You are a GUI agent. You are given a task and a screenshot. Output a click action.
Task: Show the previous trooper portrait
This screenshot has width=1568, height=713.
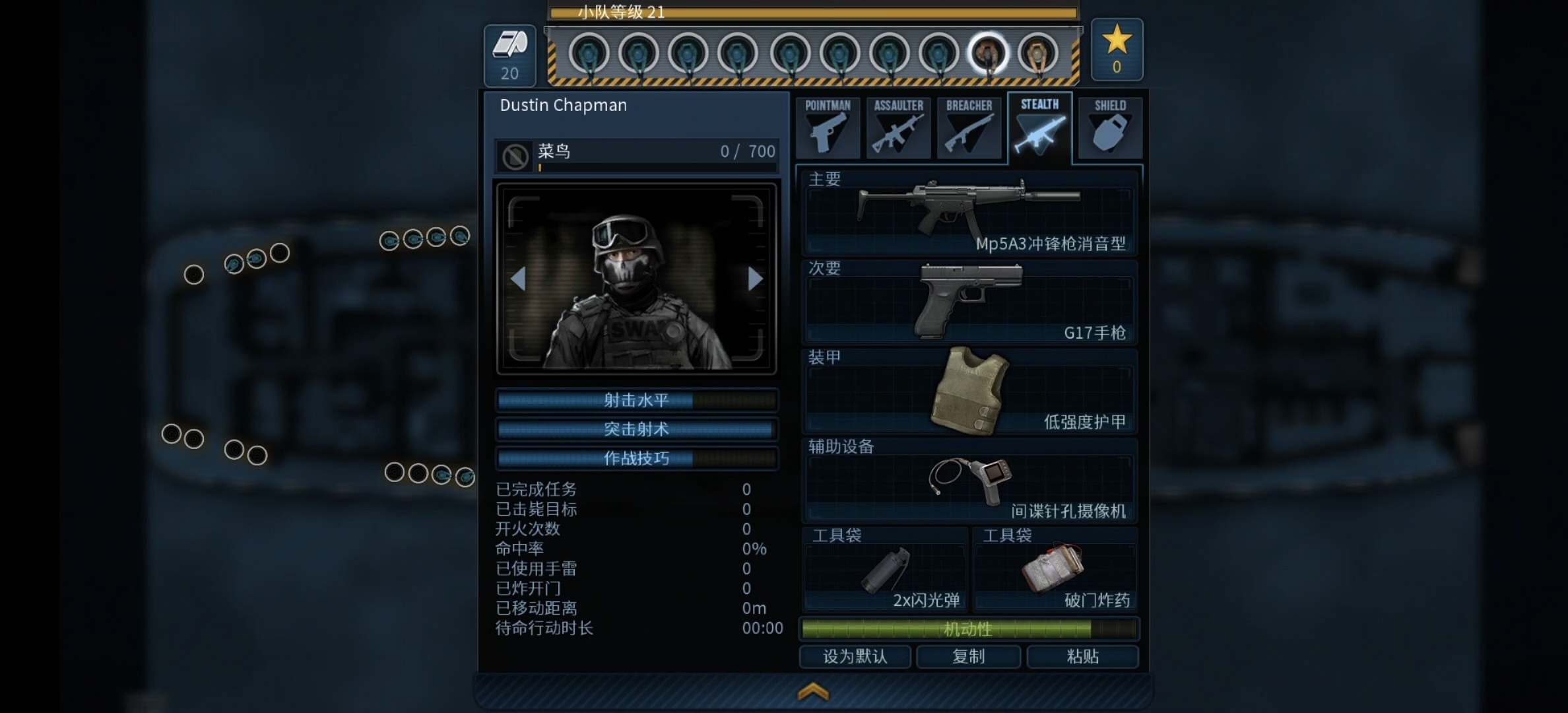519,279
